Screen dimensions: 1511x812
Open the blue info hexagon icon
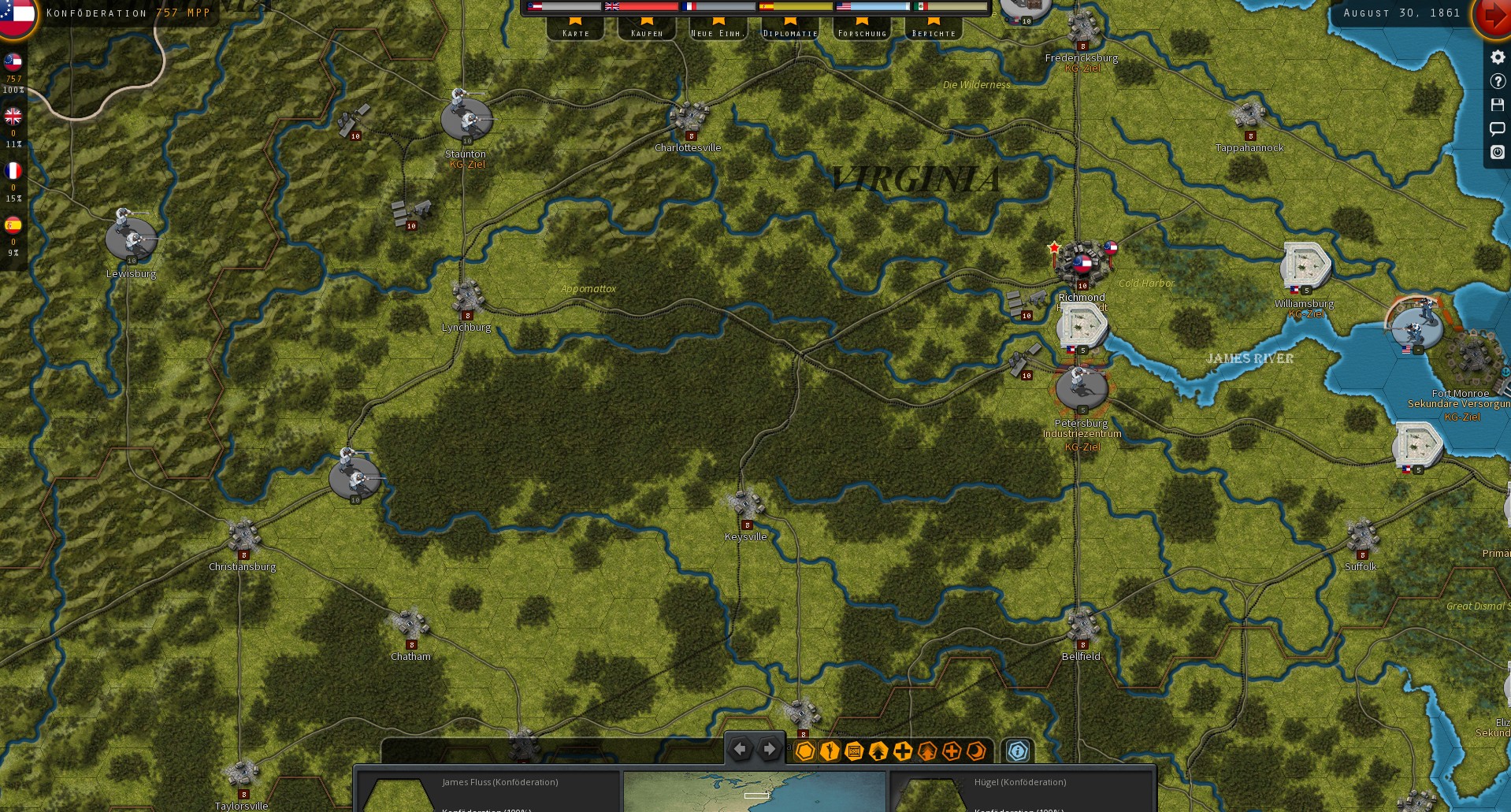pos(1017,751)
